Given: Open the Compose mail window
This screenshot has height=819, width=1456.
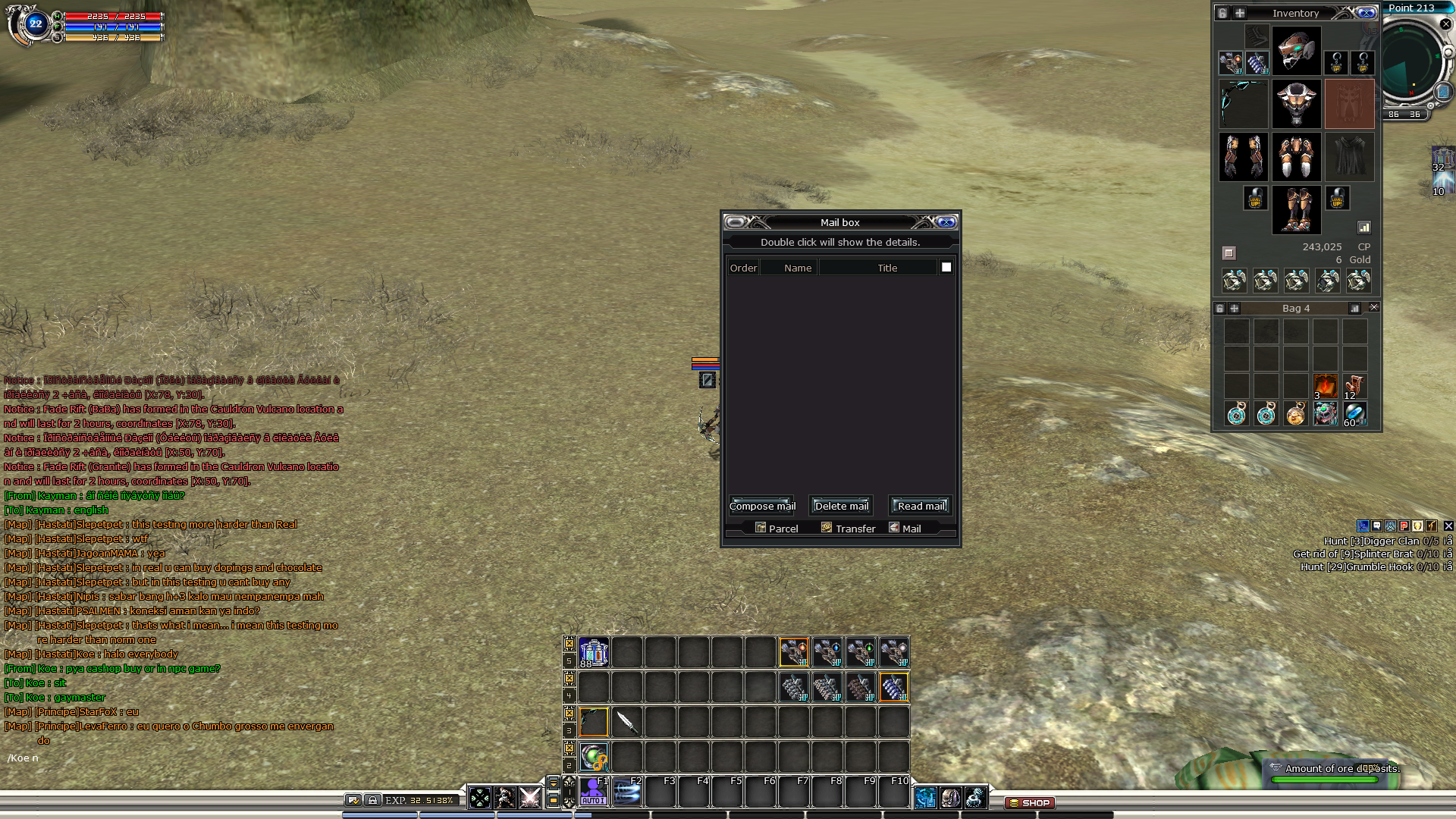Looking at the screenshot, I should click(x=762, y=506).
